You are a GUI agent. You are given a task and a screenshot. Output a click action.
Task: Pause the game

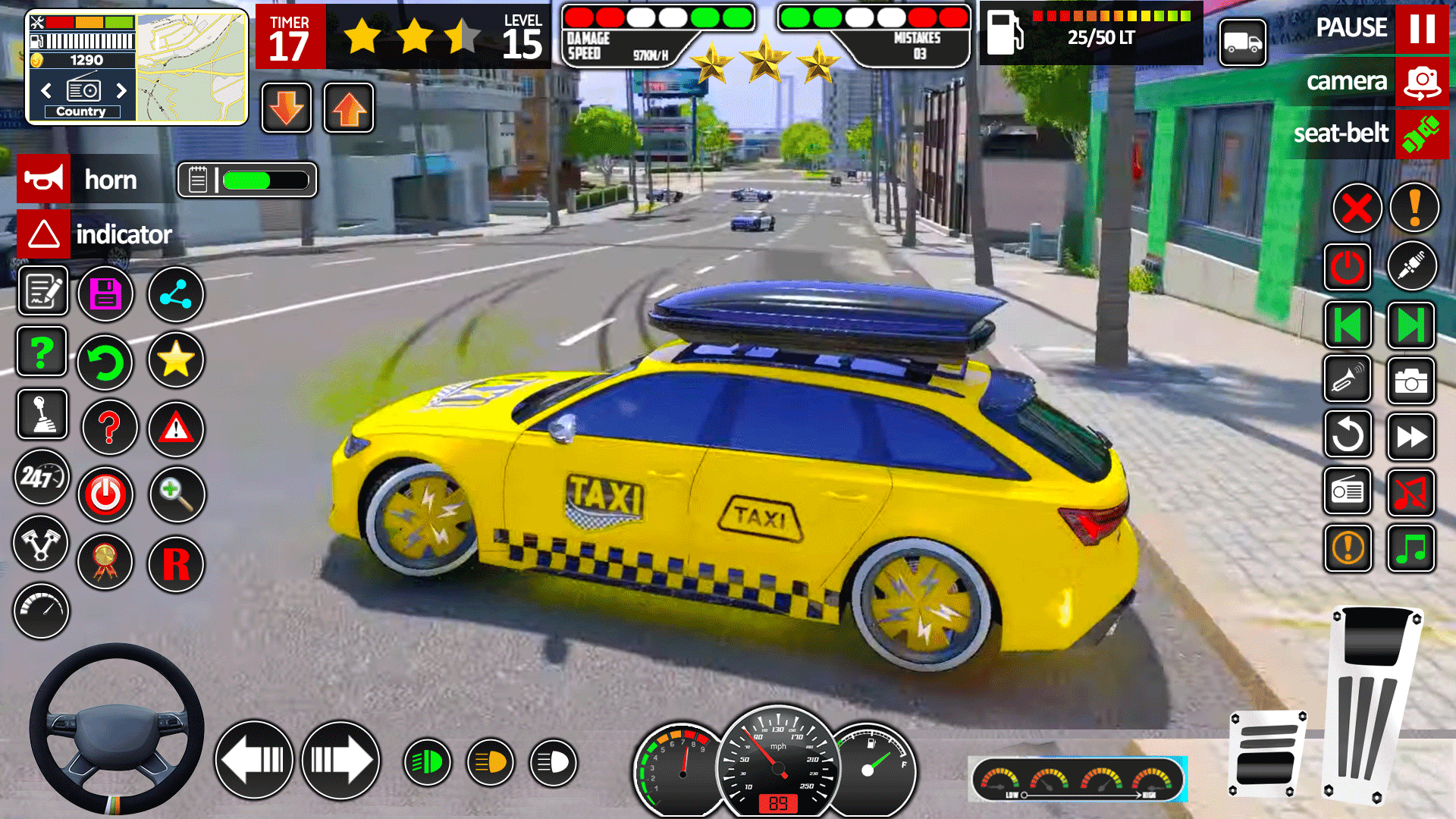click(x=1421, y=29)
